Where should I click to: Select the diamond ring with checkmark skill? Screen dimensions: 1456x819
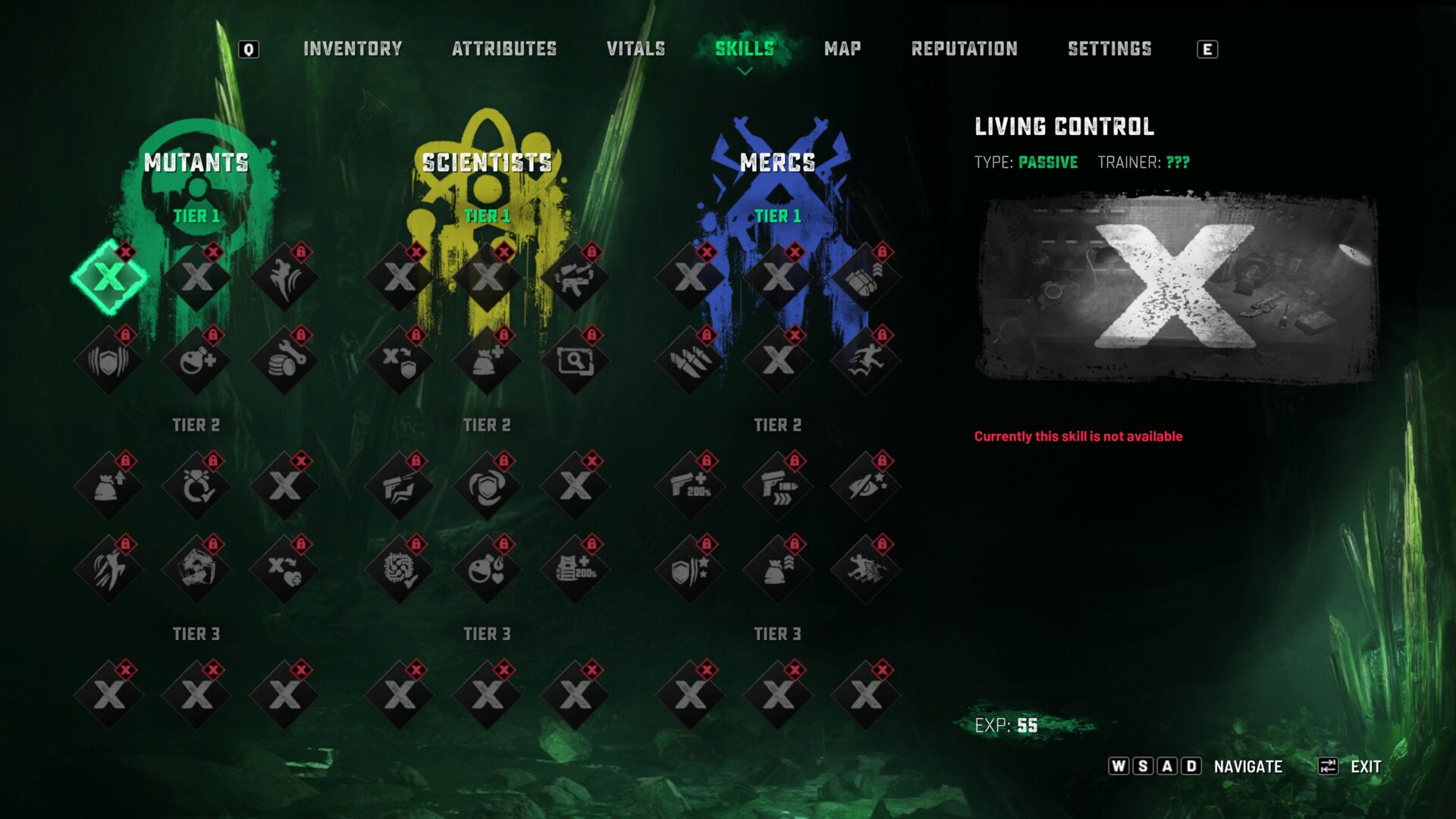[x=197, y=486]
